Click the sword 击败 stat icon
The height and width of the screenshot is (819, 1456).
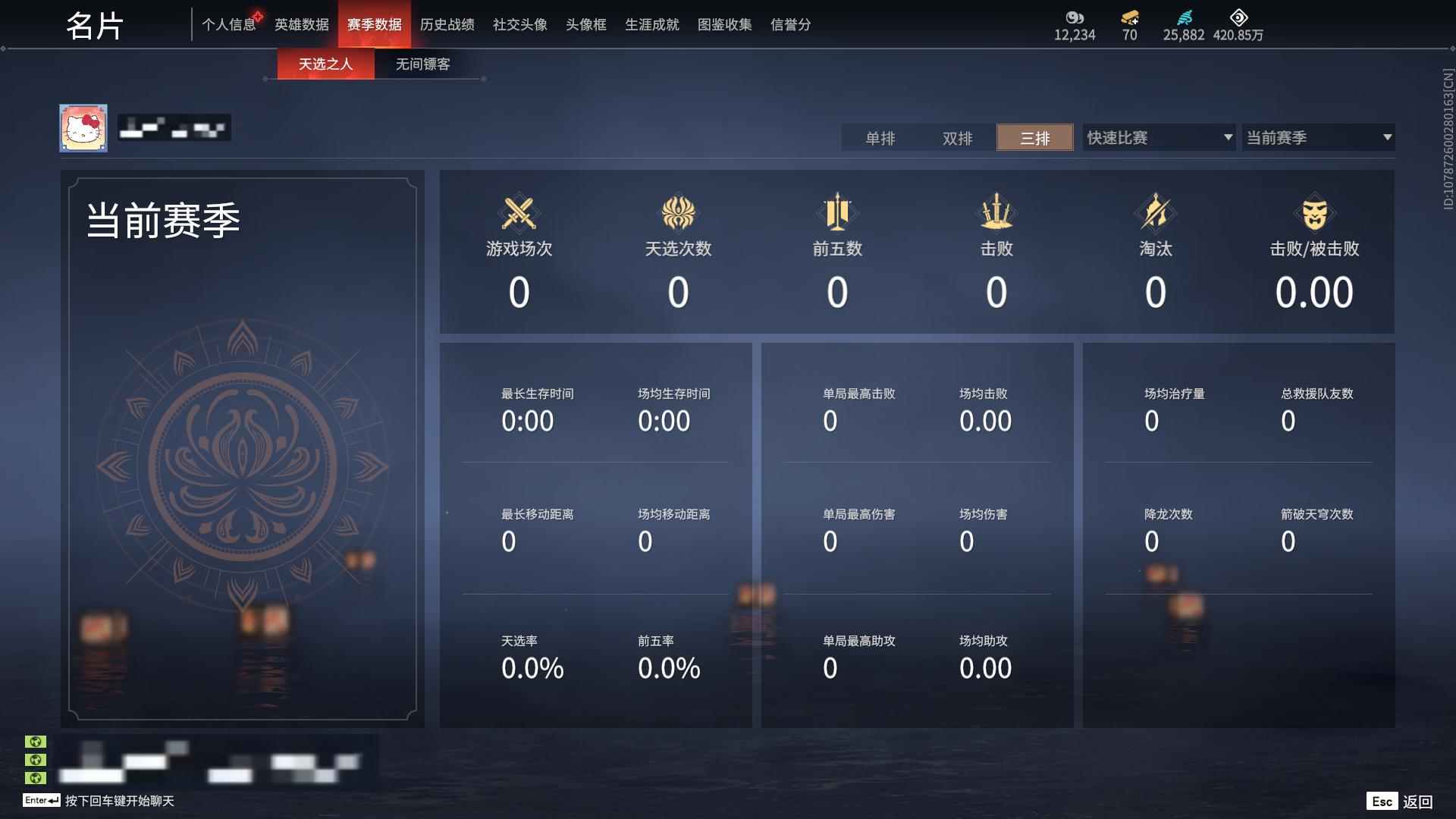997,212
